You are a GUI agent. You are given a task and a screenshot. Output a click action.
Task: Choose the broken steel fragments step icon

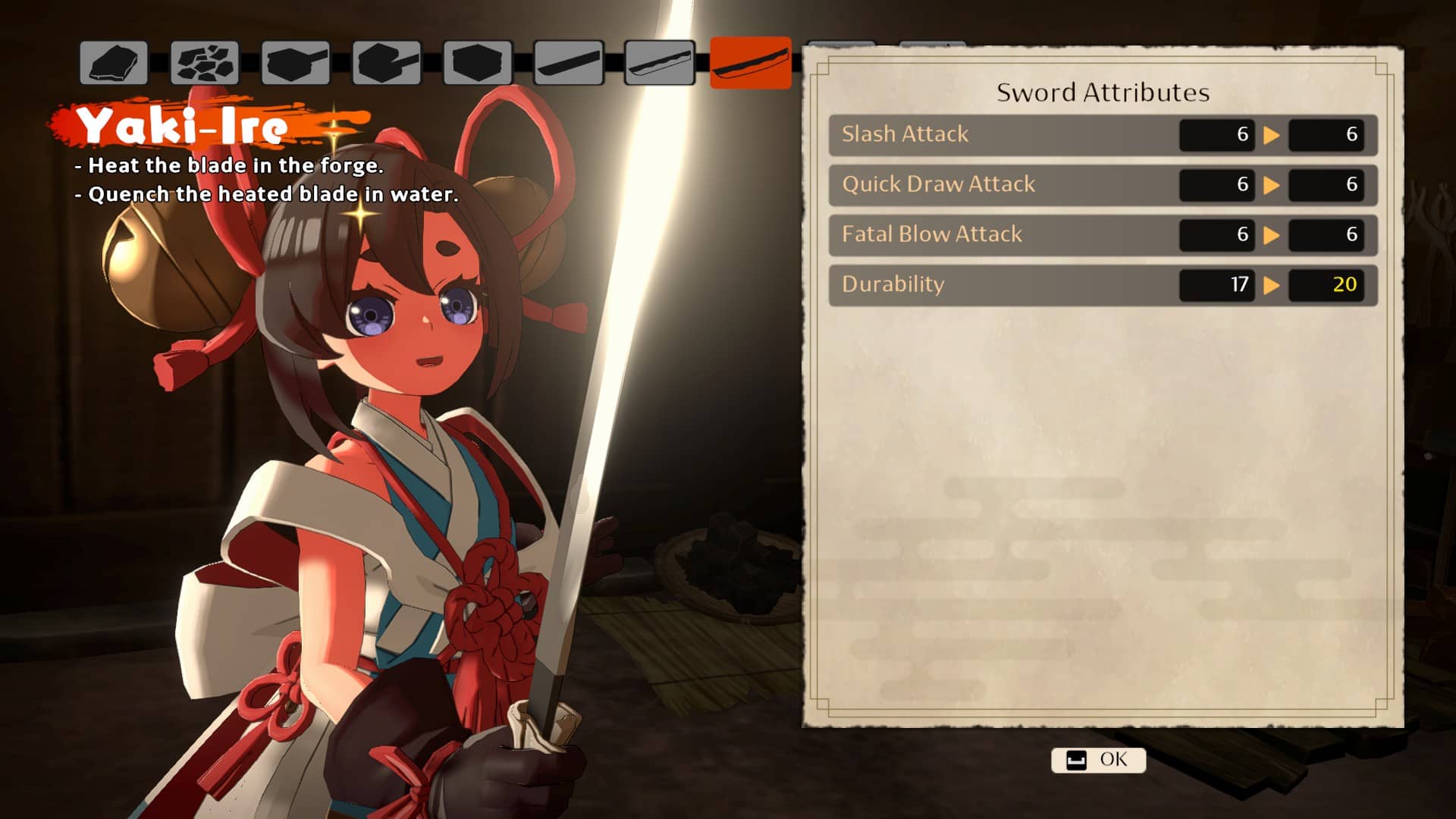tap(205, 63)
